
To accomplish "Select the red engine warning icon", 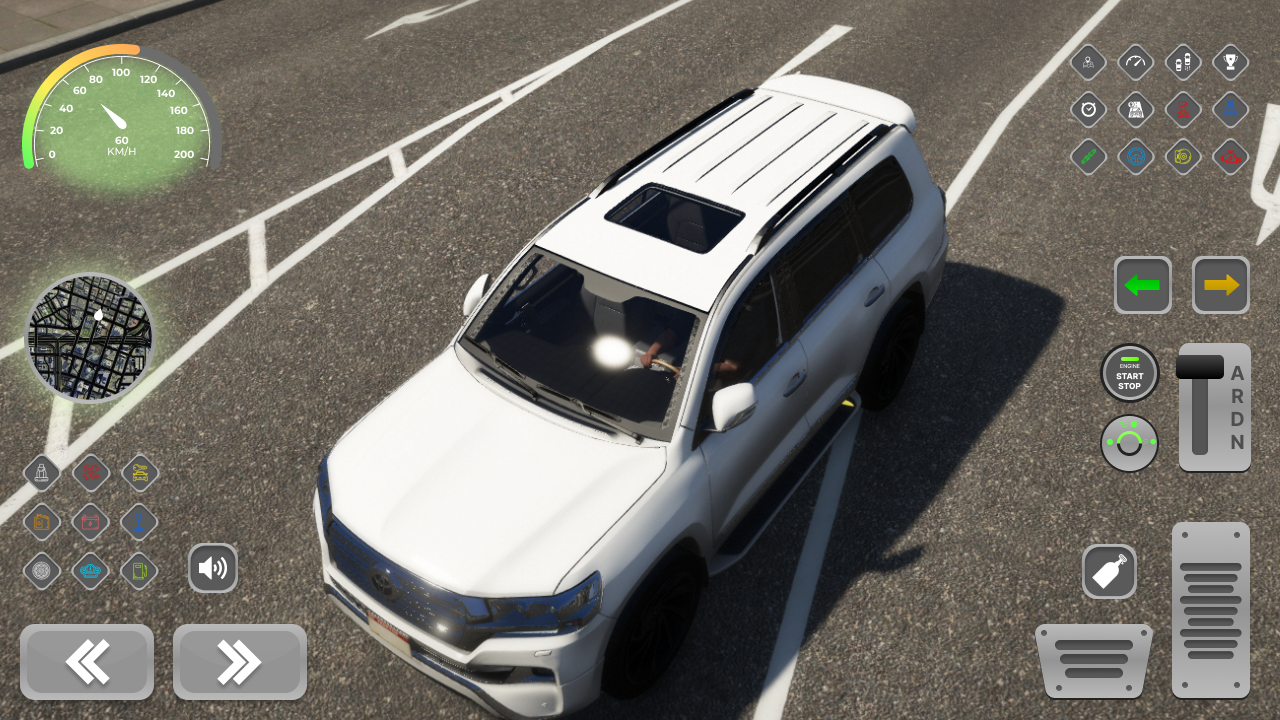I will (x=1230, y=157).
